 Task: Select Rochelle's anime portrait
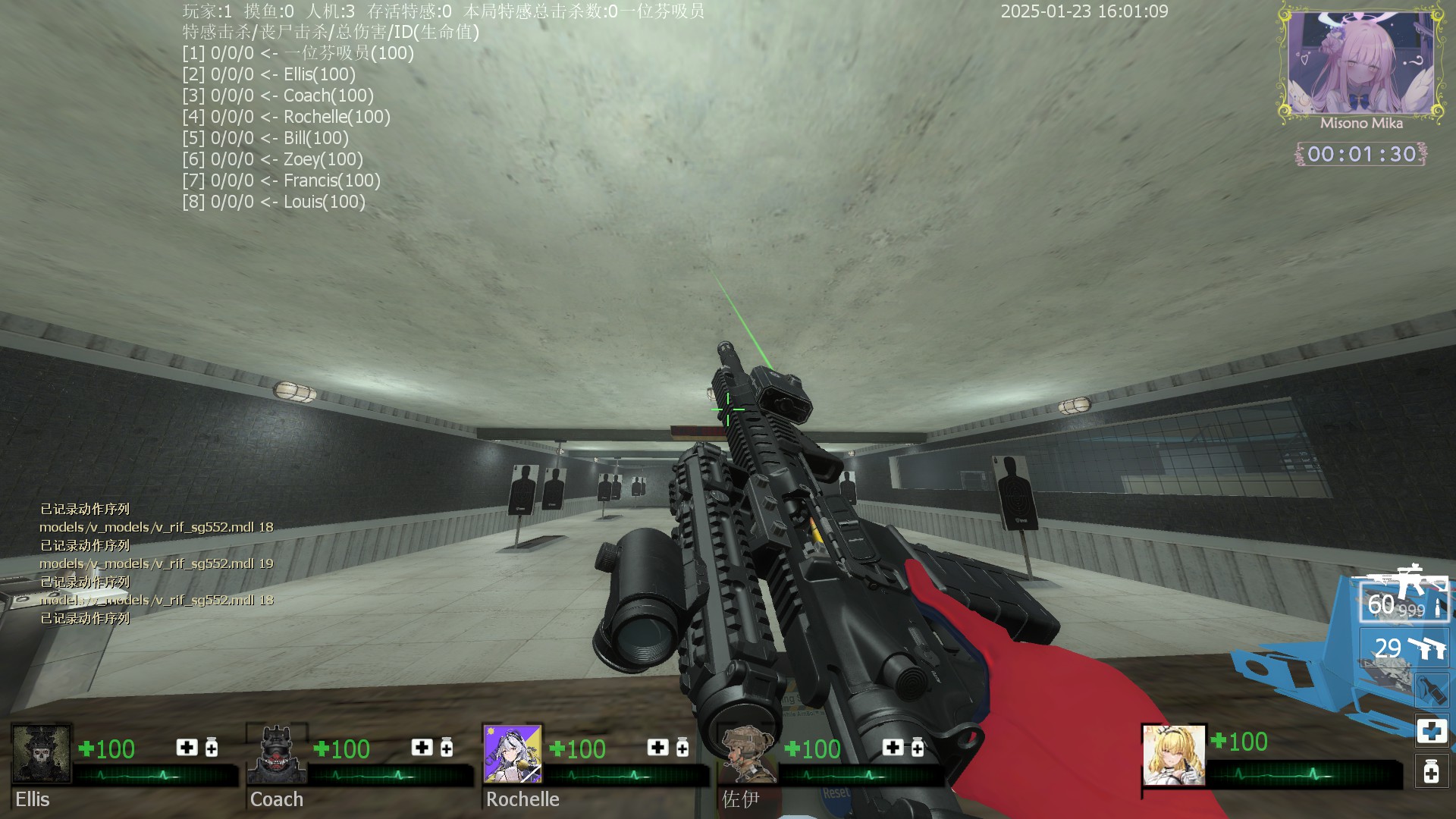tap(513, 754)
